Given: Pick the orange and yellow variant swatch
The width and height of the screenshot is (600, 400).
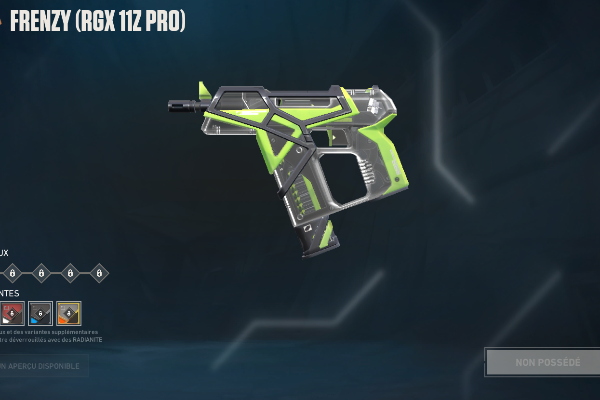Looking at the screenshot, I should pyautogui.click(x=69, y=313).
